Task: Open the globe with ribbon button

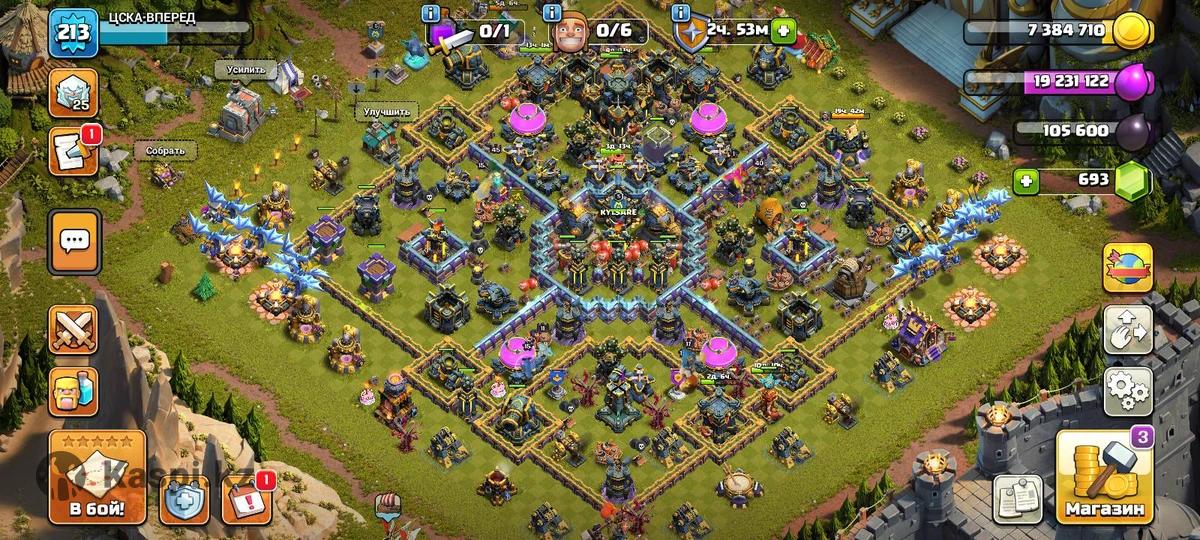Action: tap(1128, 267)
